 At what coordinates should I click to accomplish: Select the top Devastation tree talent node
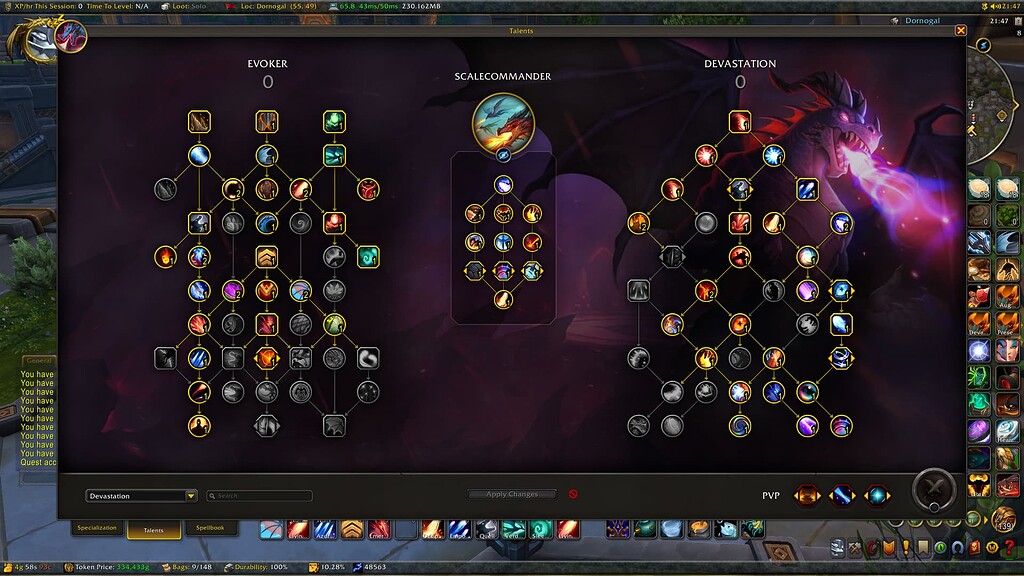pos(739,122)
